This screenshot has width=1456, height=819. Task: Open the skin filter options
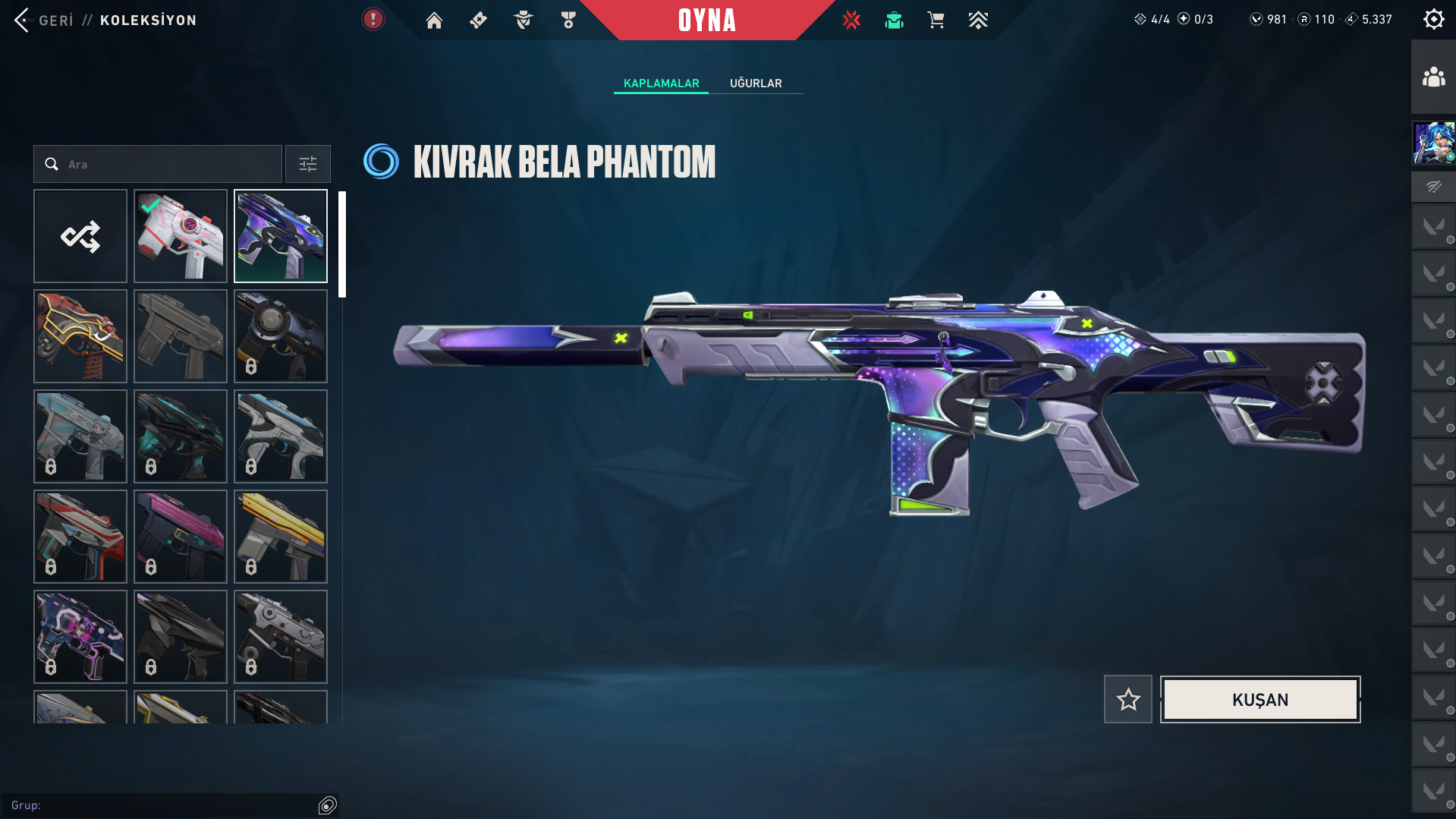coord(308,165)
